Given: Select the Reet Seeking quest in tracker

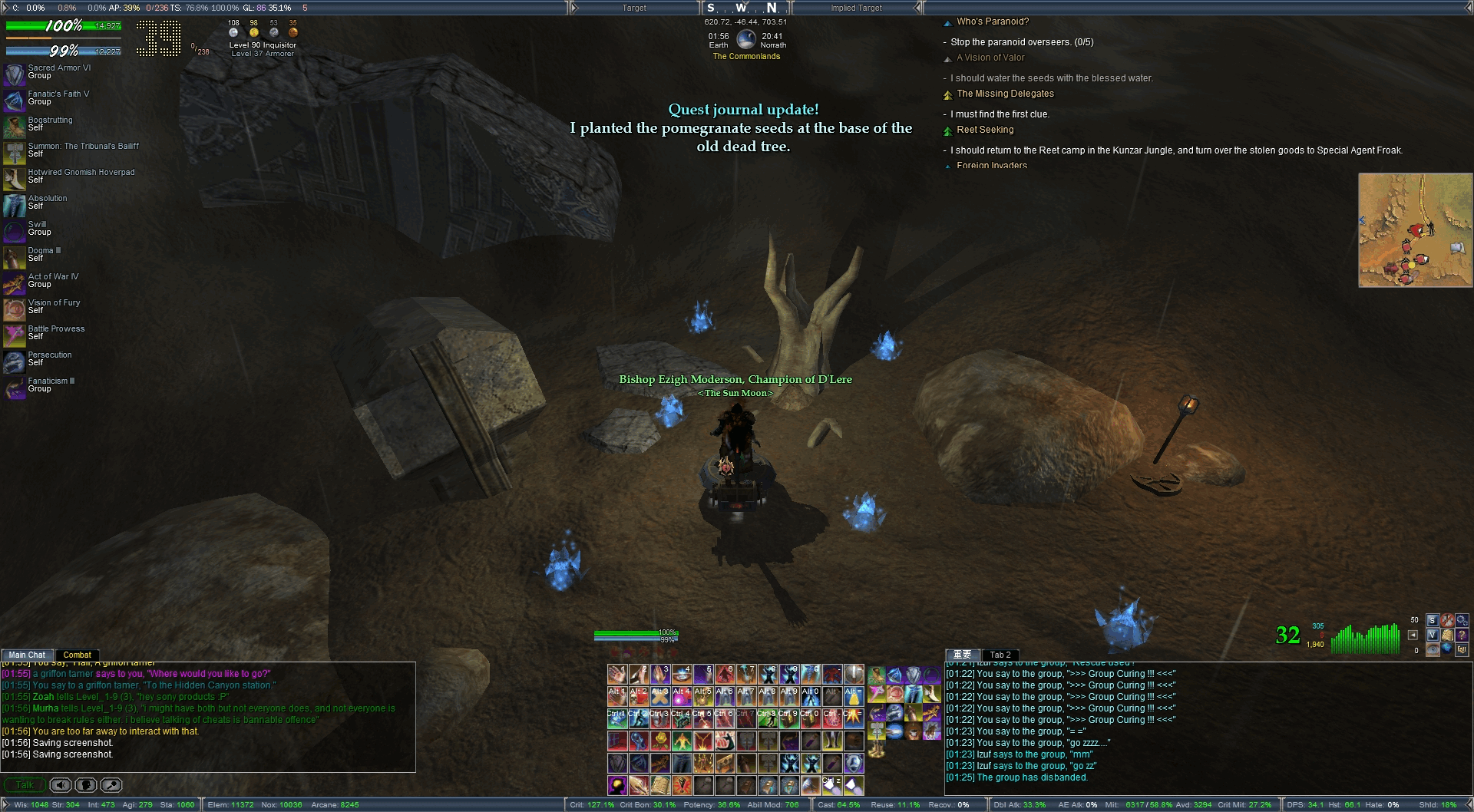Looking at the screenshot, I should [x=985, y=130].
